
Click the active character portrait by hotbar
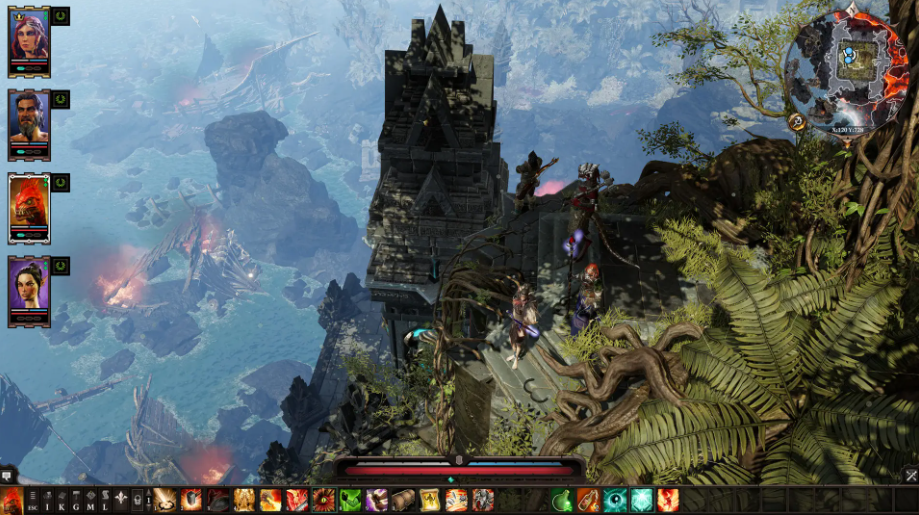coord(12,500)
